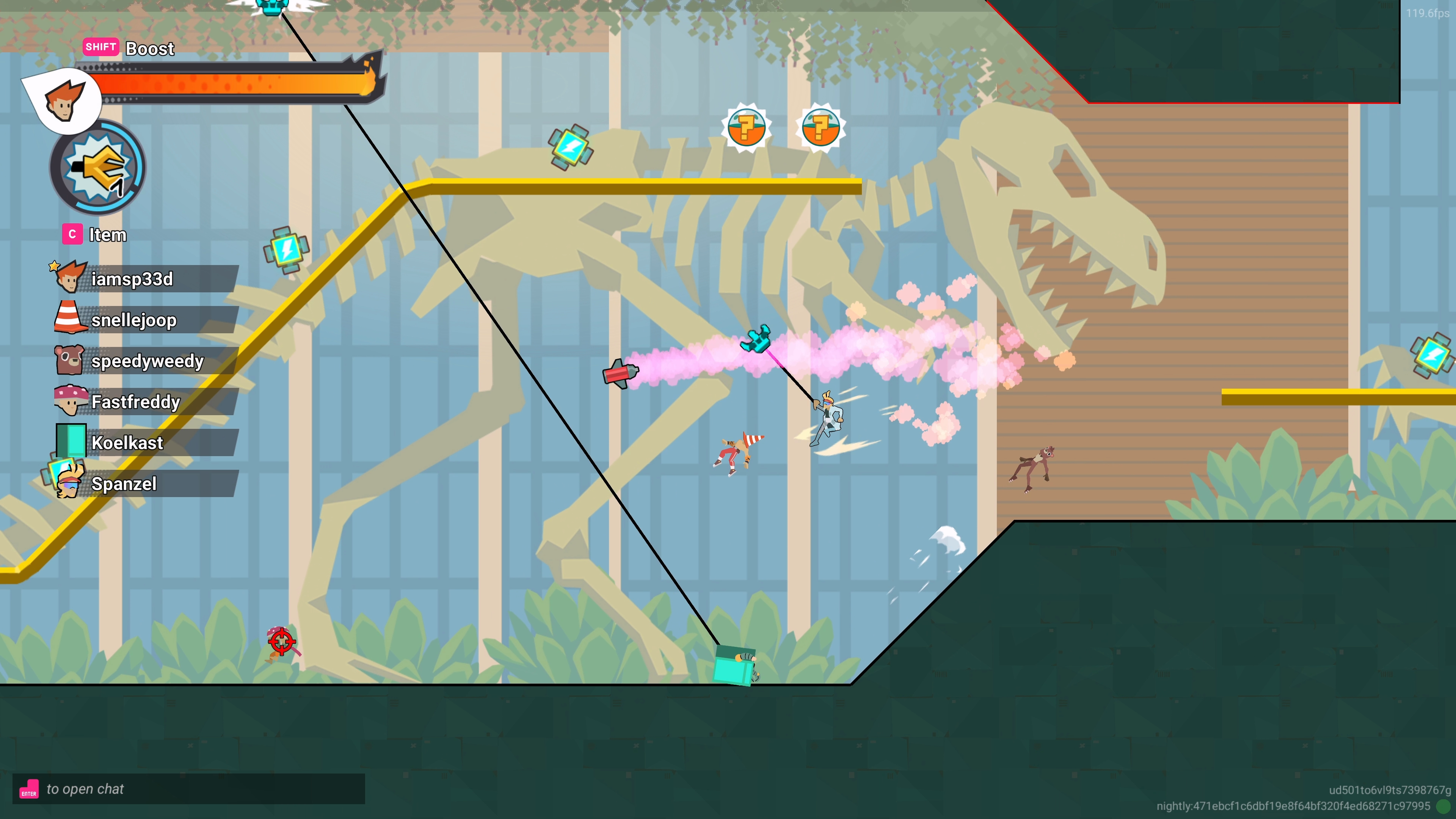Click the ENTER open chat prompt
Image resolution: width=1456 pixels, height=819 pixels.
pos(85,789)
